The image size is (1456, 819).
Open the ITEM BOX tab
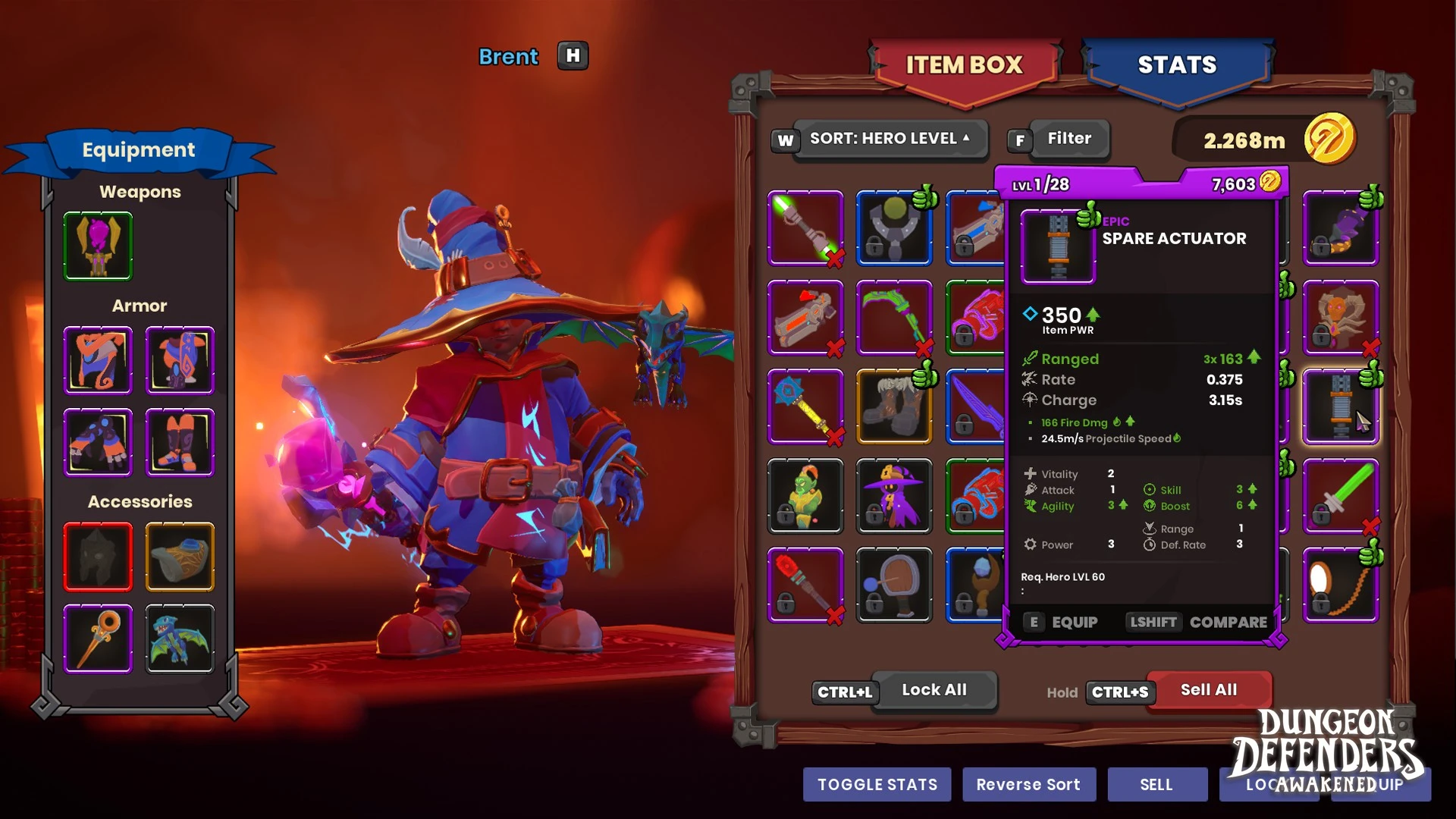point(964,66)
